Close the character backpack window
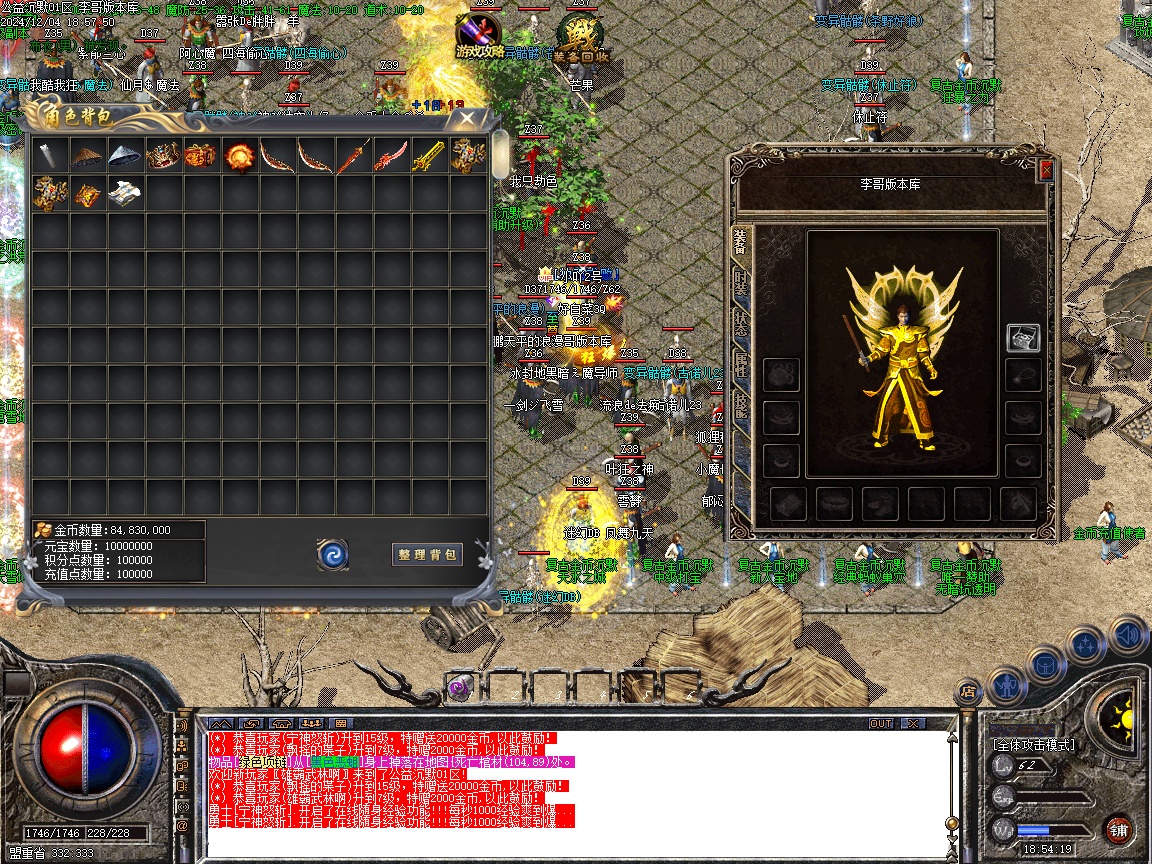1152x864 pixels. click(466, 119)
